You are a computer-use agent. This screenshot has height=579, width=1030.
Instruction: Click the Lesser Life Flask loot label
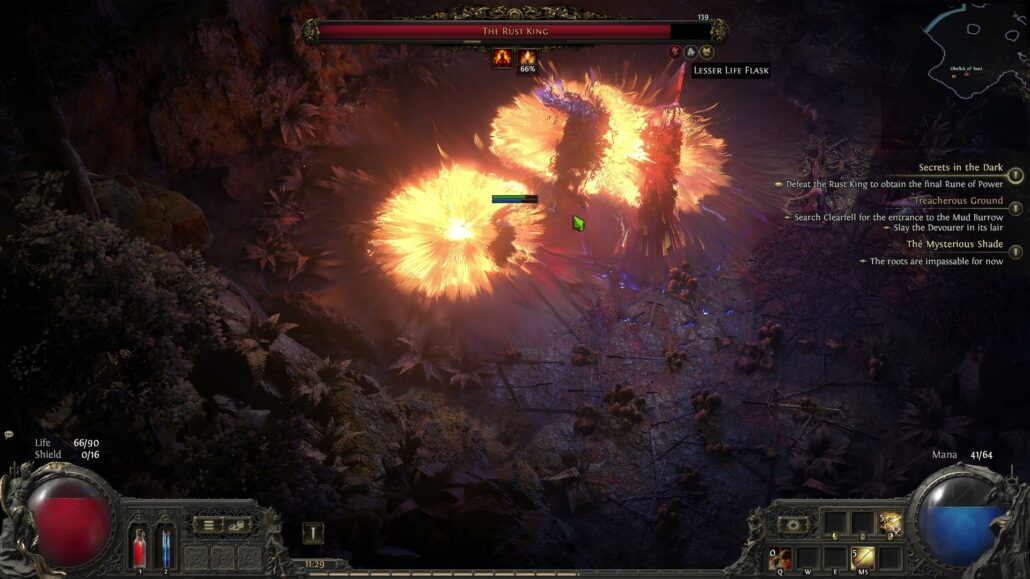pyautogui.click(x=731, y=71)
